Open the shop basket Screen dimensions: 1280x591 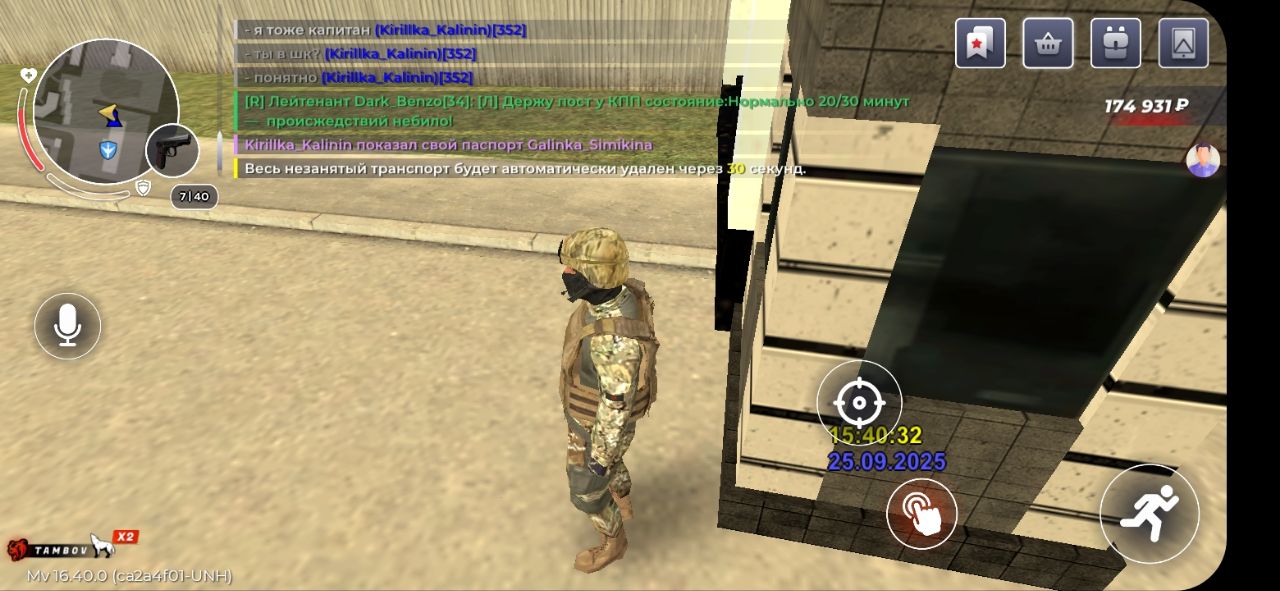(1048, 43)
